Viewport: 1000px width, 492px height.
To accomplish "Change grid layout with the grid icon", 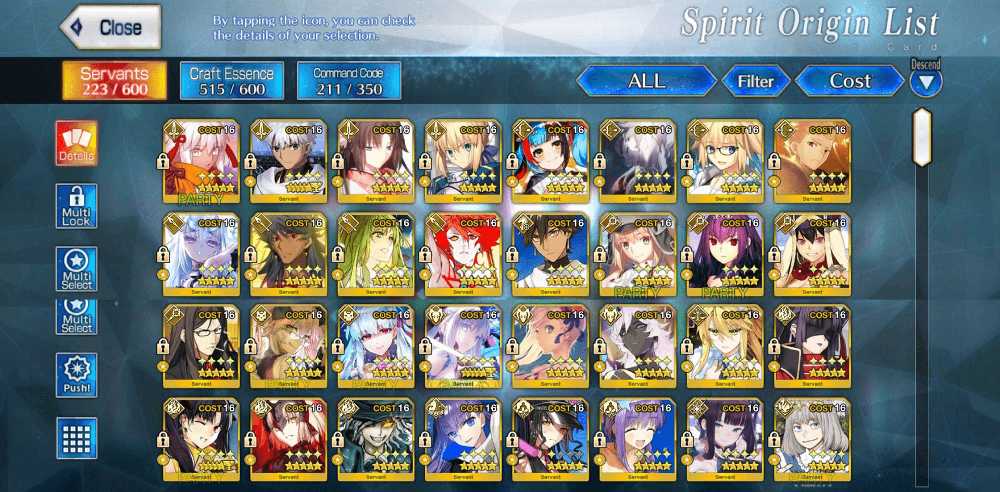I will [x=77, y=438].
